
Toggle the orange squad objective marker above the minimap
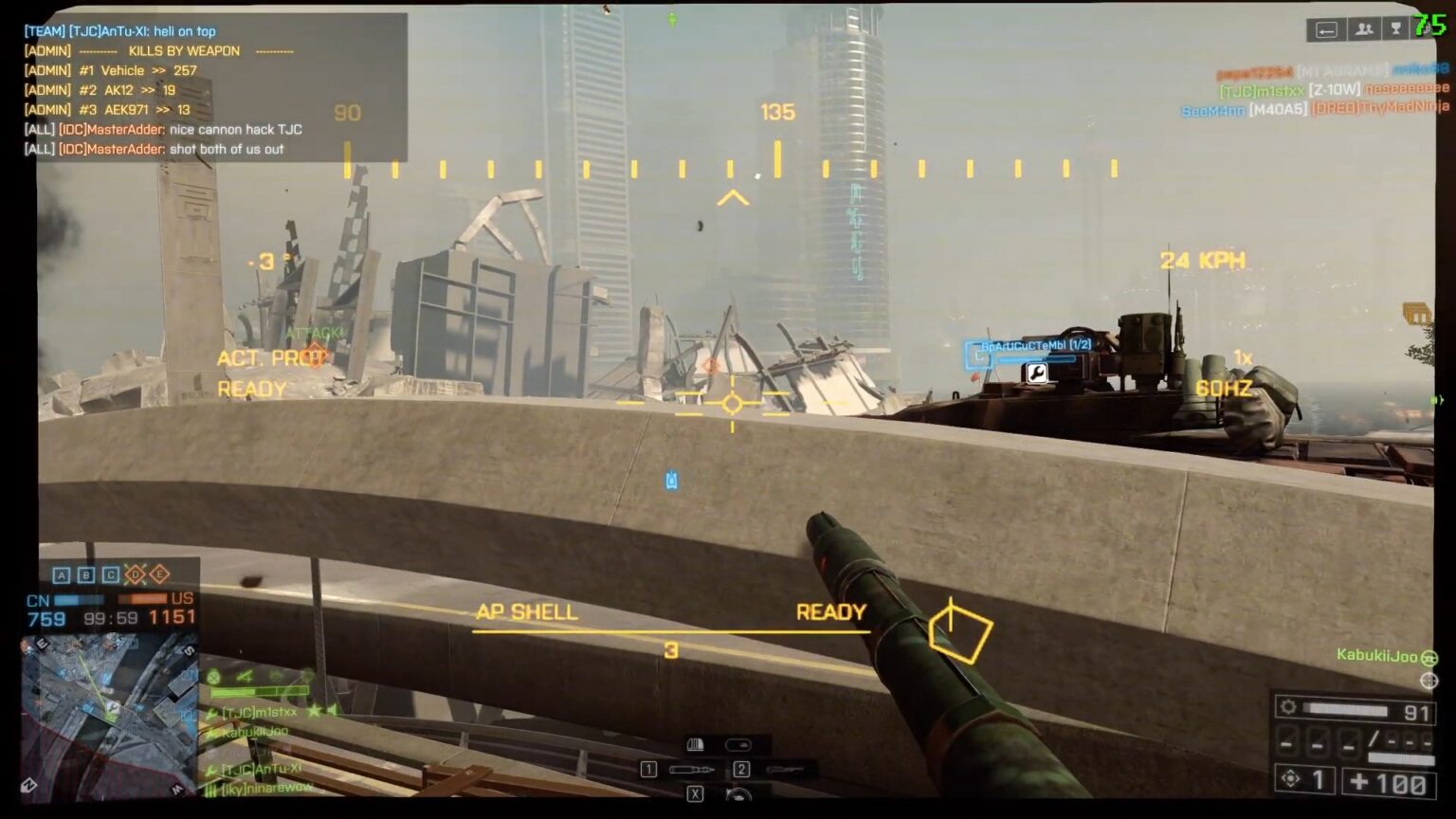(136, 574)
